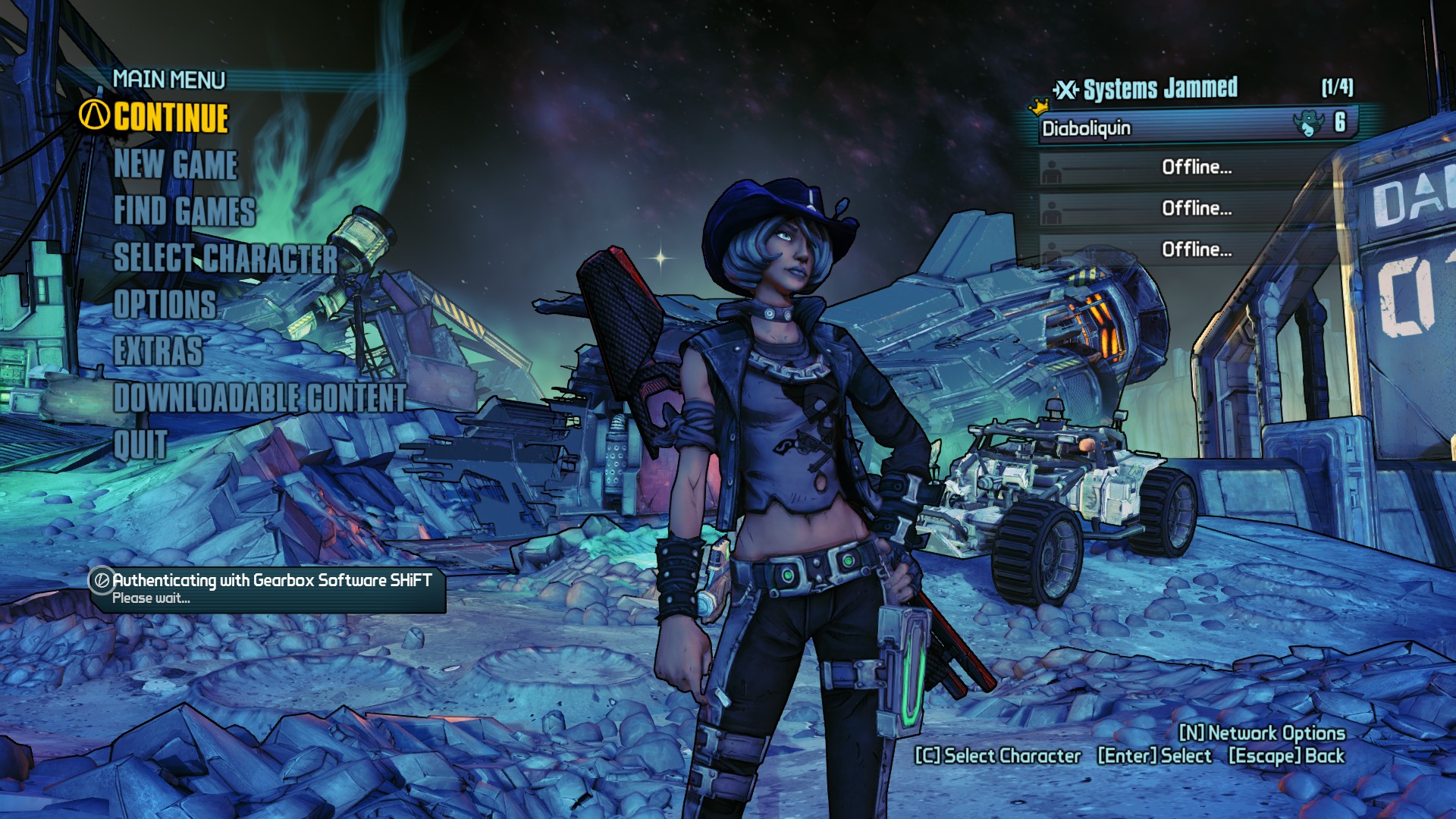Screen dimensions: 1456x819
Task: Quit the game
Action: pyautogui.click(x=140, y=444)
